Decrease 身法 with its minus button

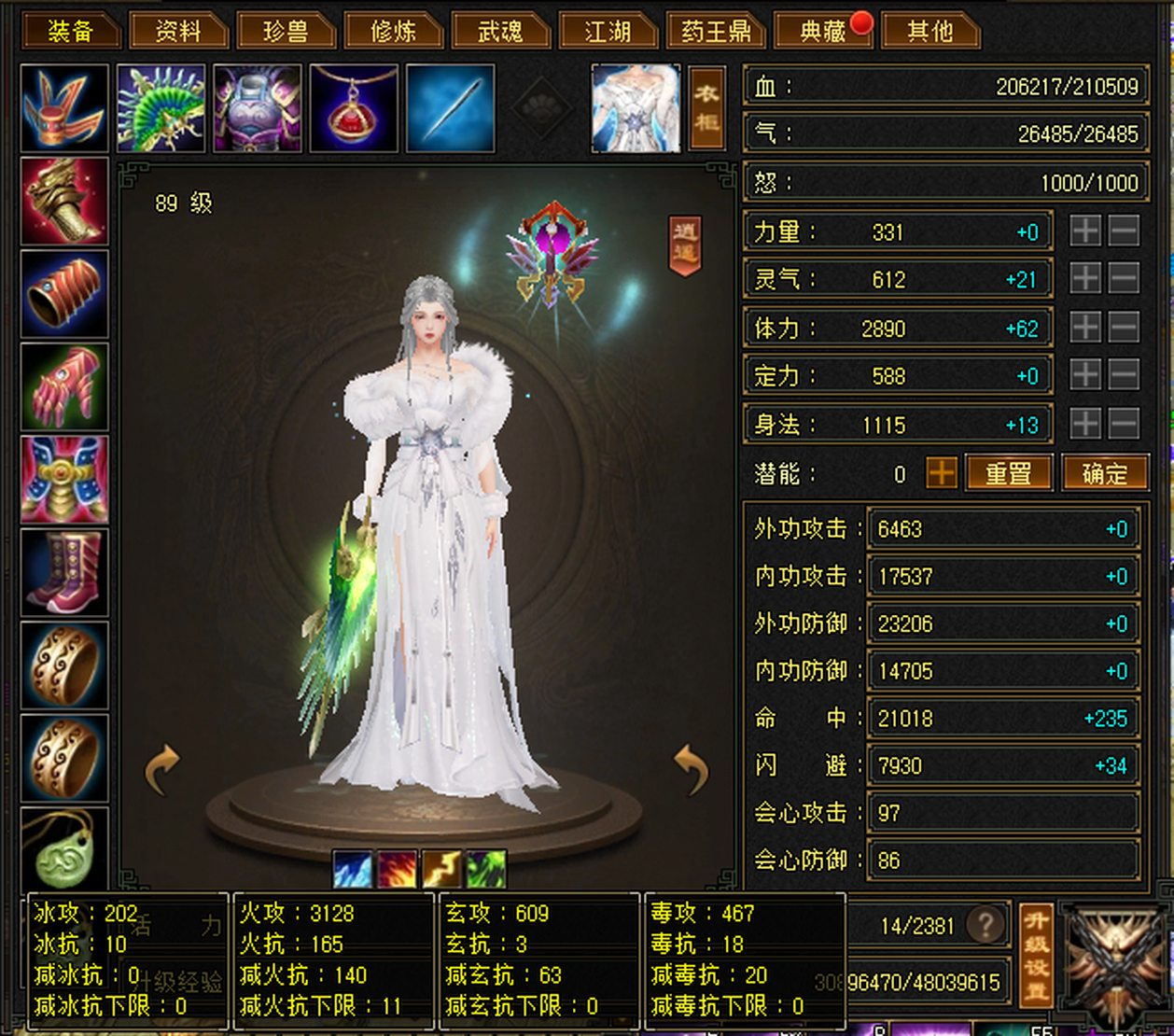(1124, 423)
